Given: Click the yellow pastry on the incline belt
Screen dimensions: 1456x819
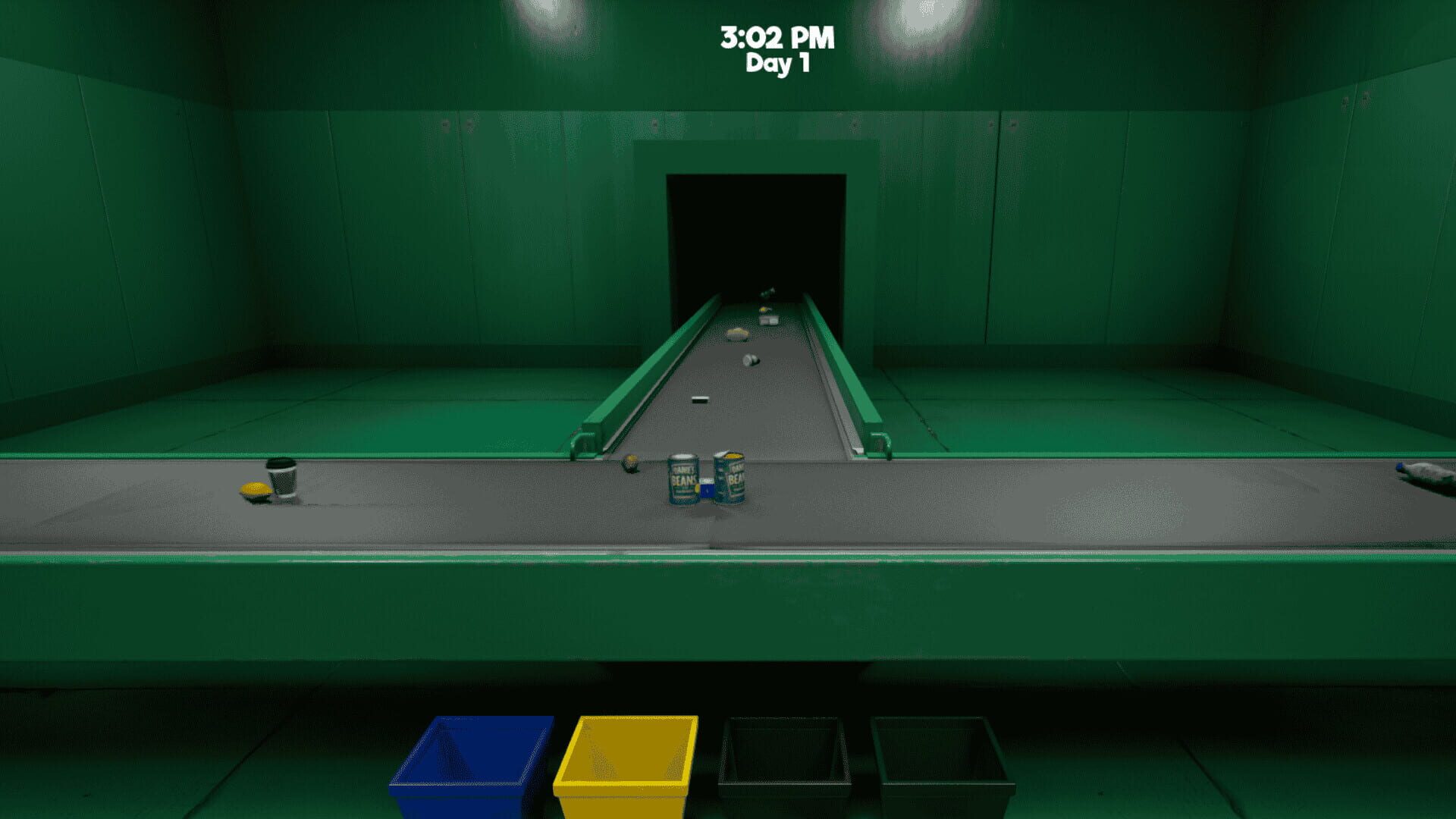Looking at the screenshot, I should [x=737, y=334].
